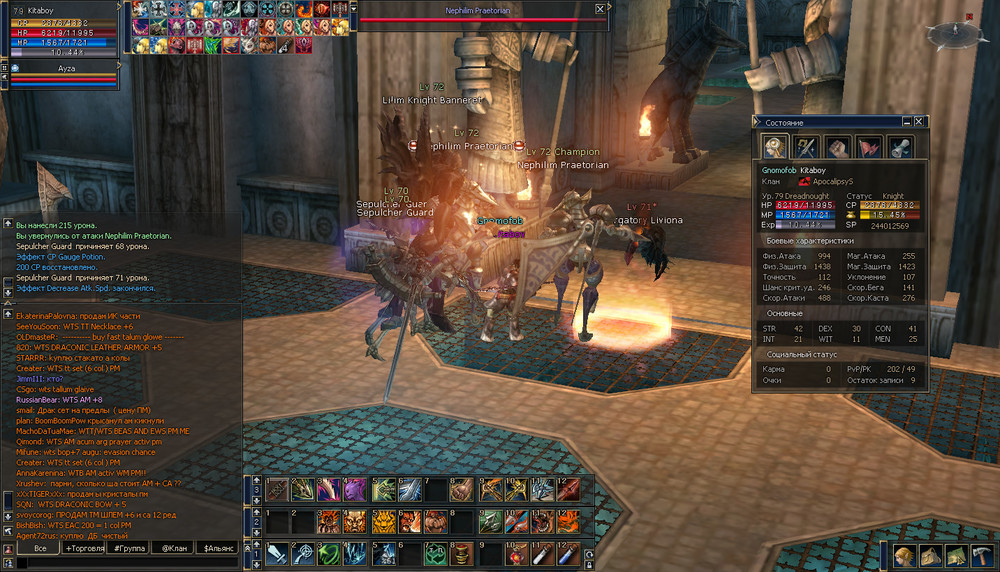This screenshot has width=1000, height=572.
Task: Open the red flag tab in status window
Action: click(869, 147)
